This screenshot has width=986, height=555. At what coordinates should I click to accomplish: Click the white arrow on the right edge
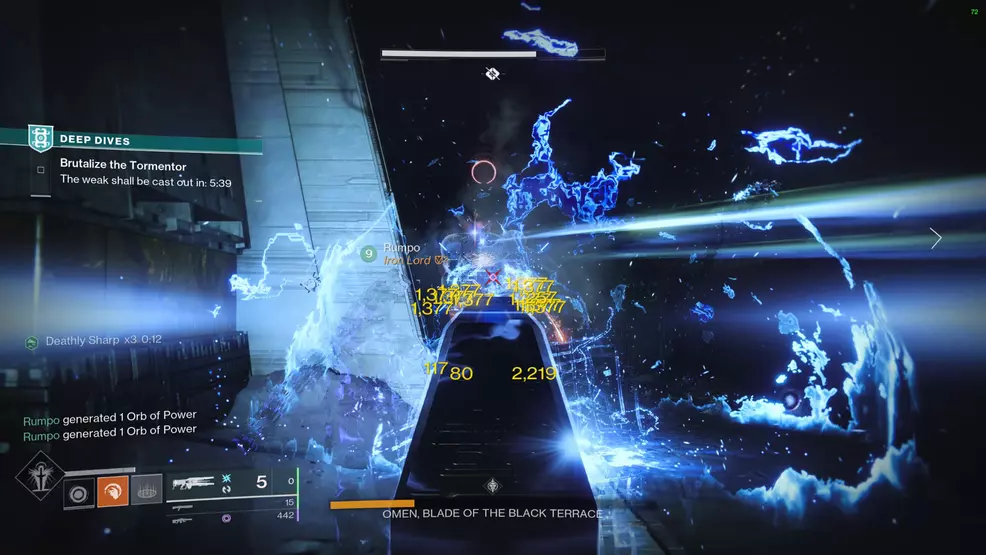coord(935,238)
